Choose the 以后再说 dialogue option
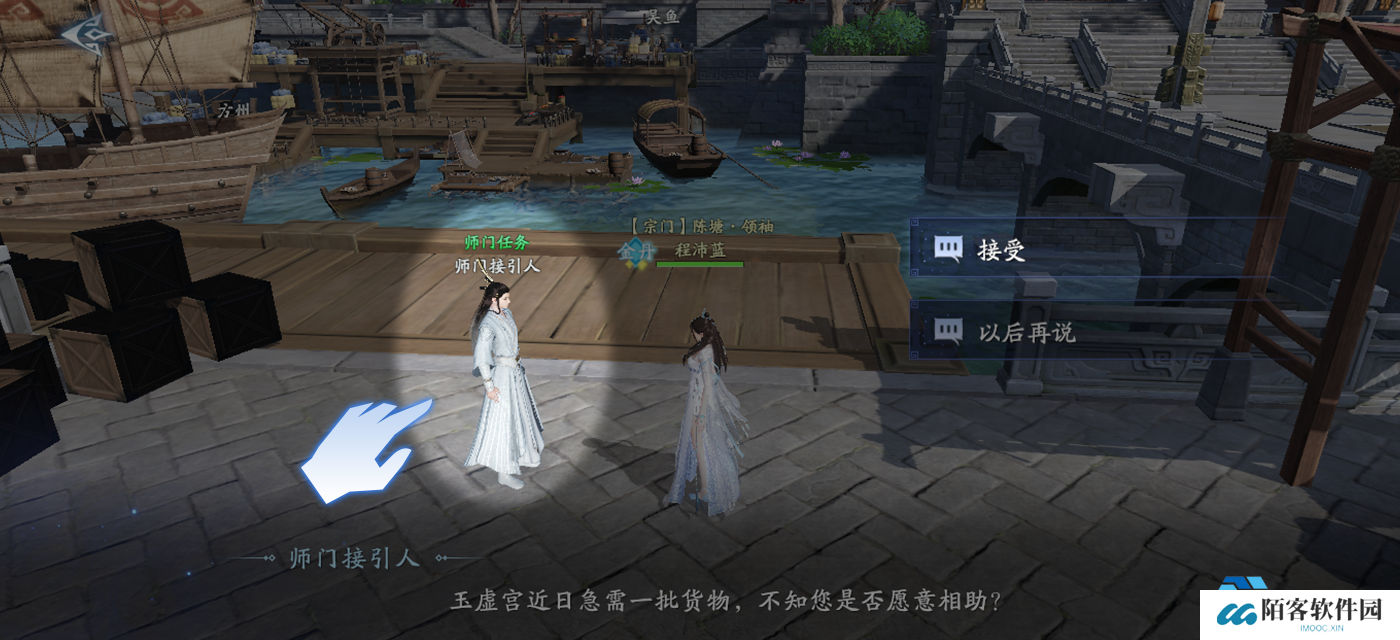 coord(1025,331)
